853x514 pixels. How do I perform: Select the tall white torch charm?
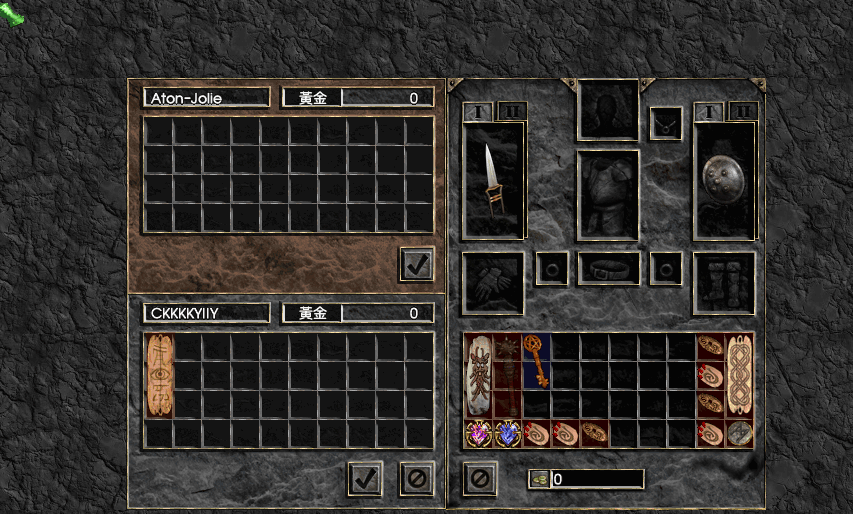[479, 375]
